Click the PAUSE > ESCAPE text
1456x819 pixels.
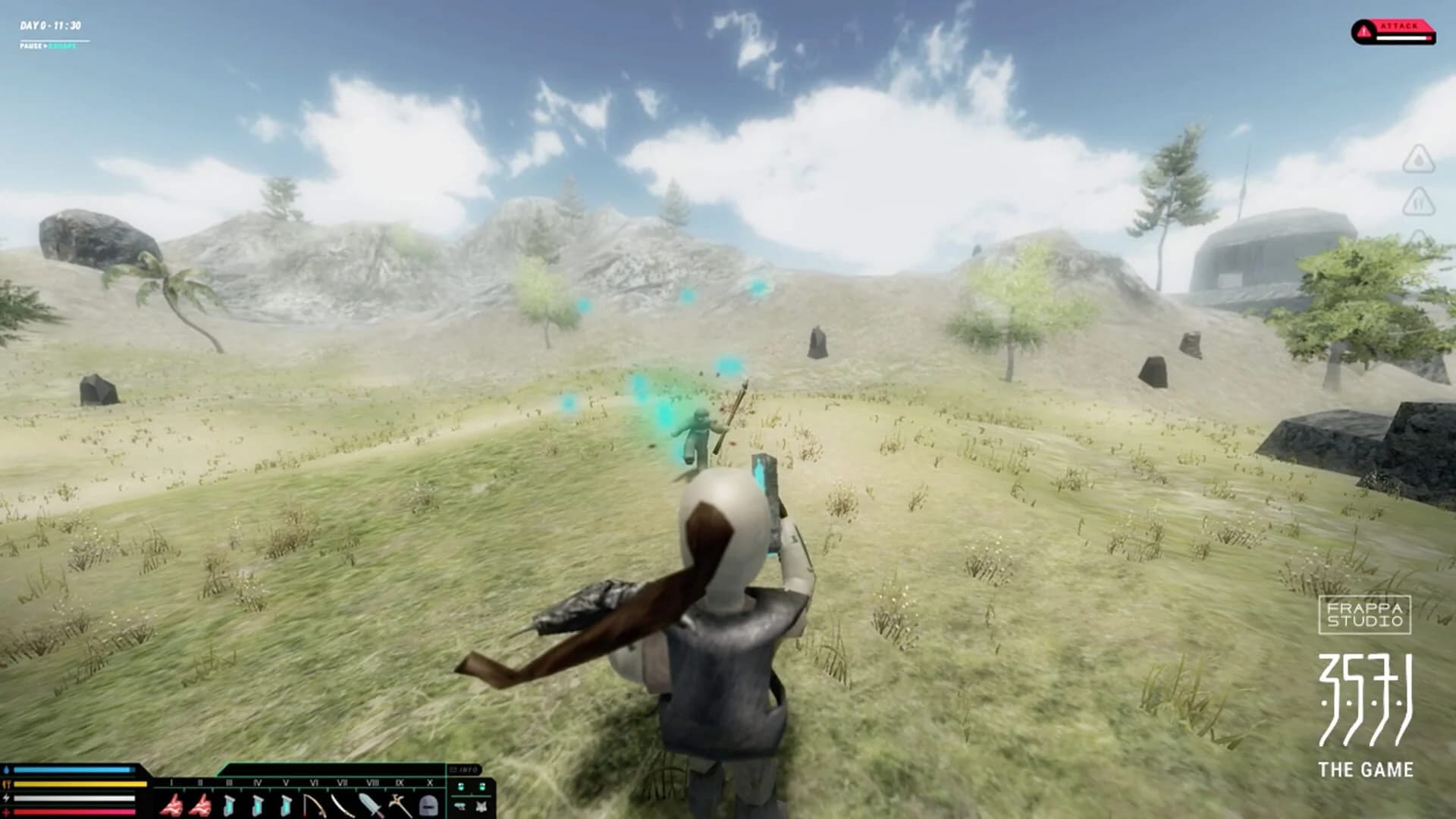(47, 47)
